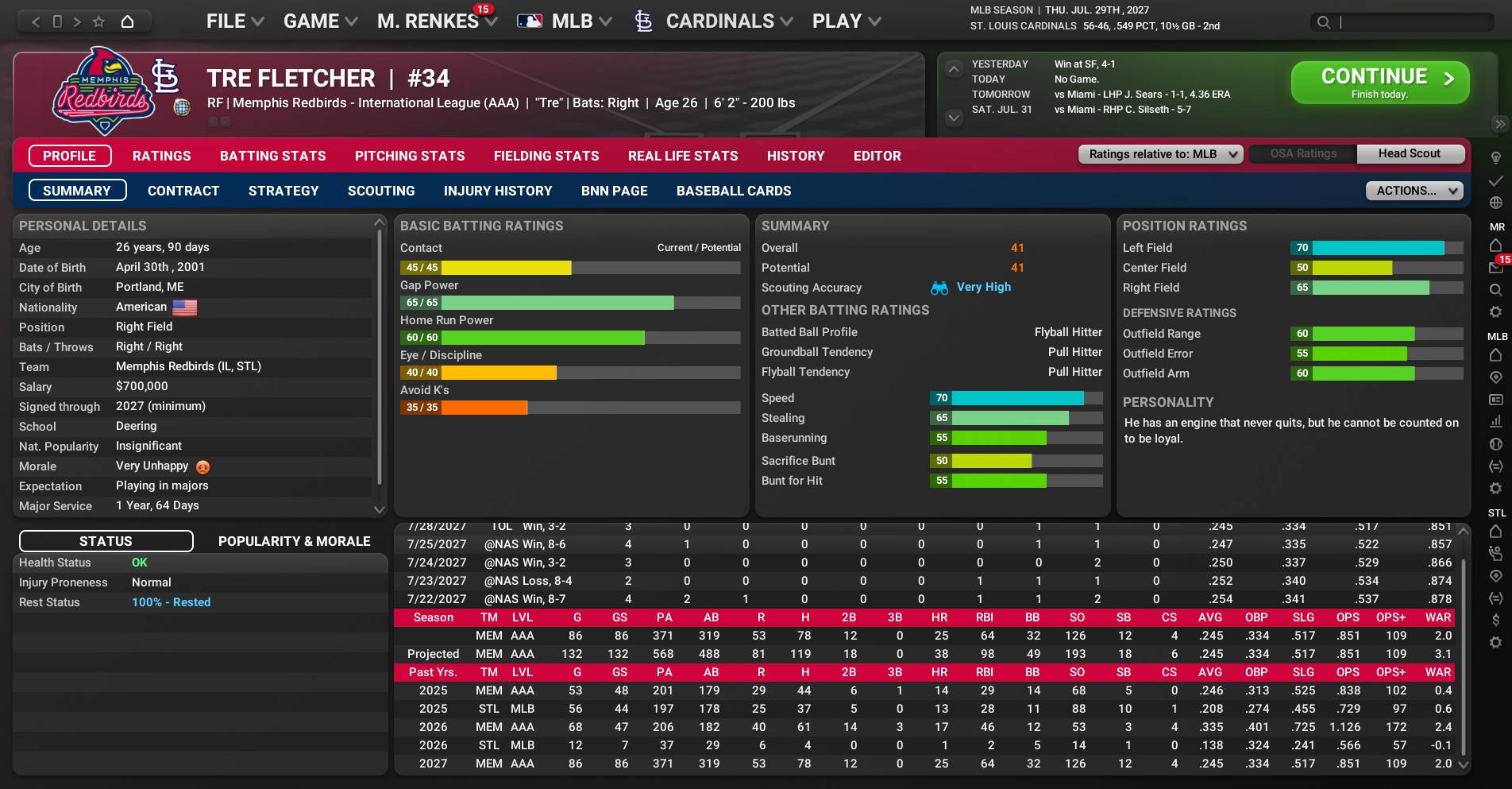1512x789 pixels.
Task: Go to the Baseball Cards sub-tab
Action: pos(733,191)
